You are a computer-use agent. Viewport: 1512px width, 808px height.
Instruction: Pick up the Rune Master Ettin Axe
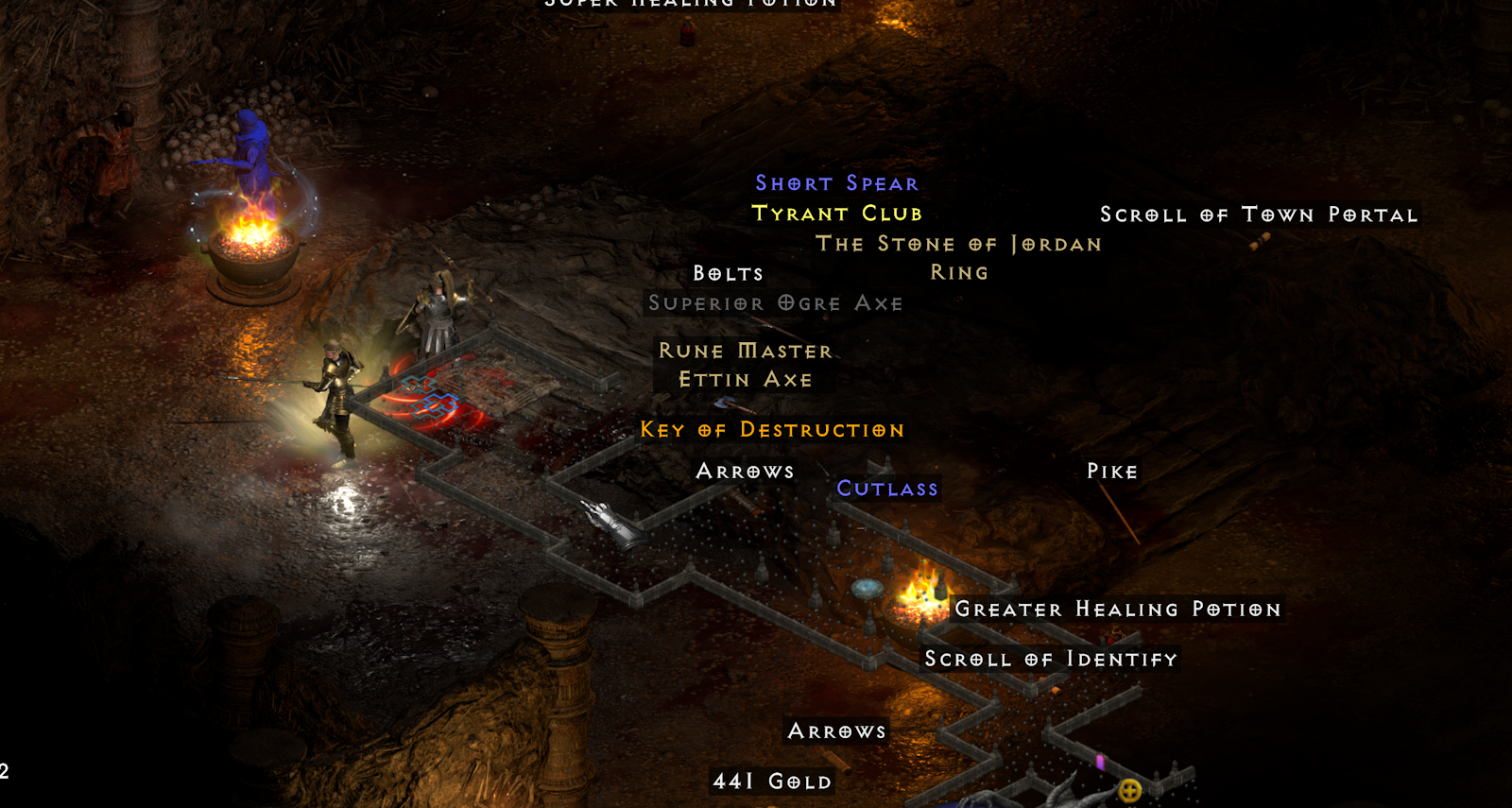747,365
